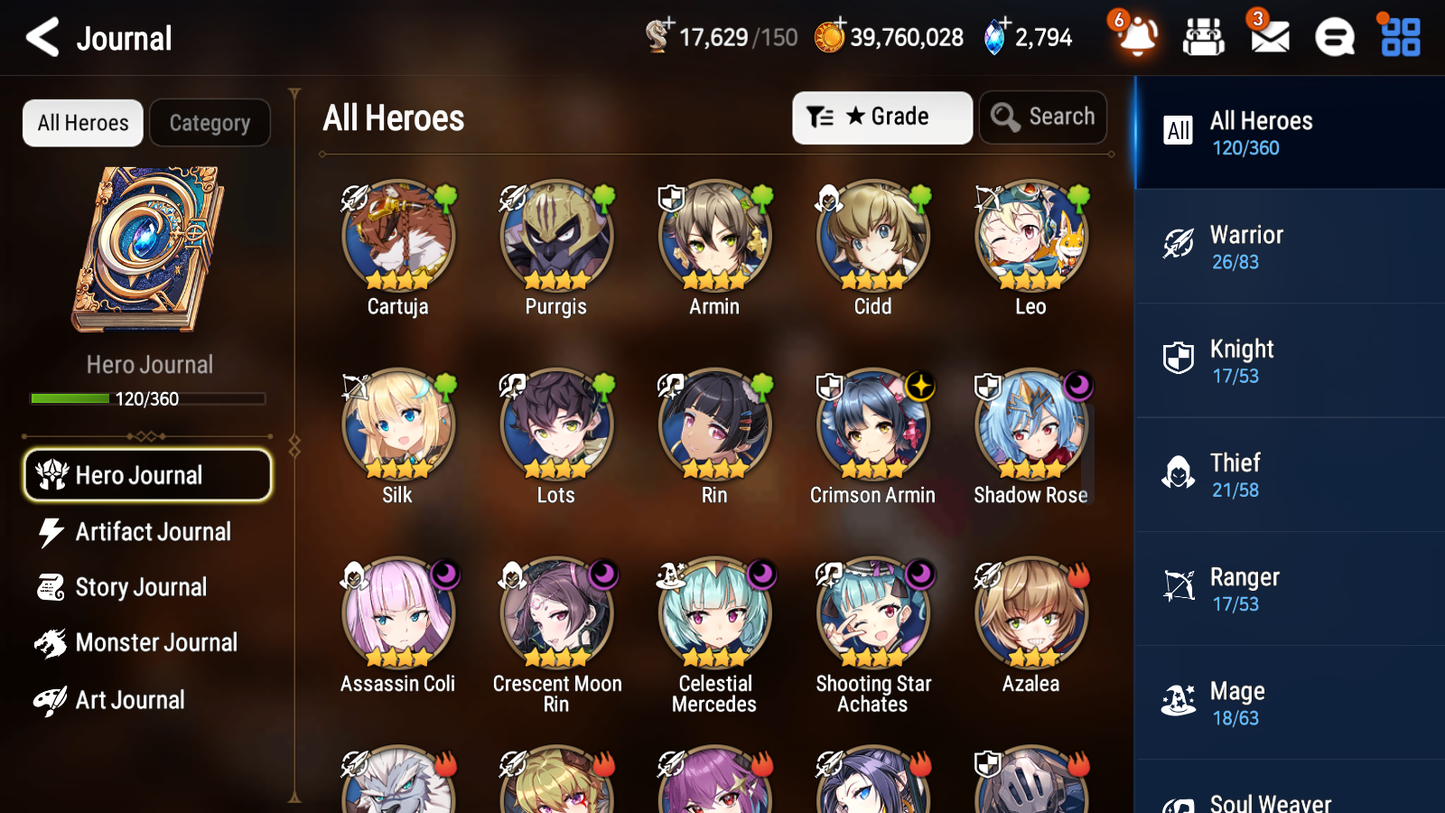1445x813 pixels.
Task: Open the quick menu grid icon
Action: point(1398,36)
